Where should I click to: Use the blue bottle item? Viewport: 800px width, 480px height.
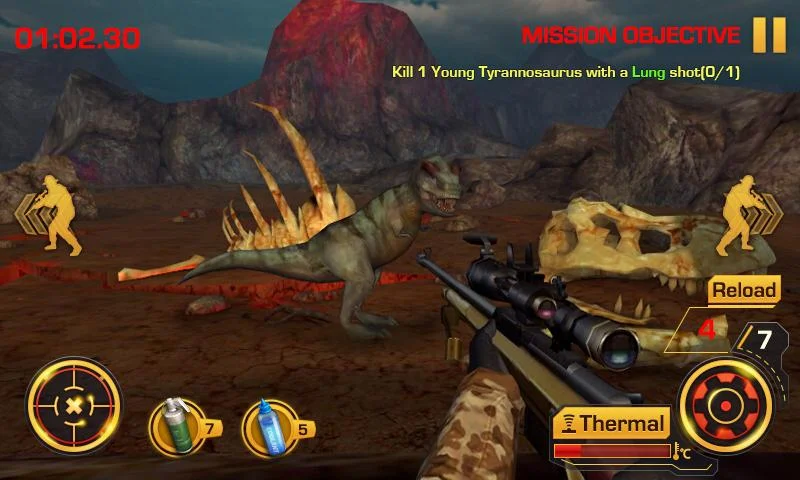click(269, 427)
